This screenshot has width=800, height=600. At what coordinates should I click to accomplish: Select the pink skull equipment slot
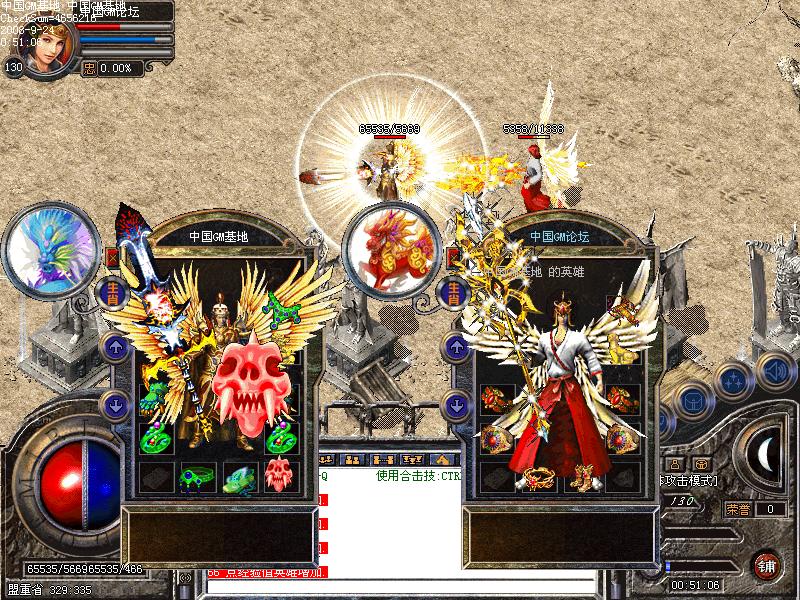click(280, 476)
